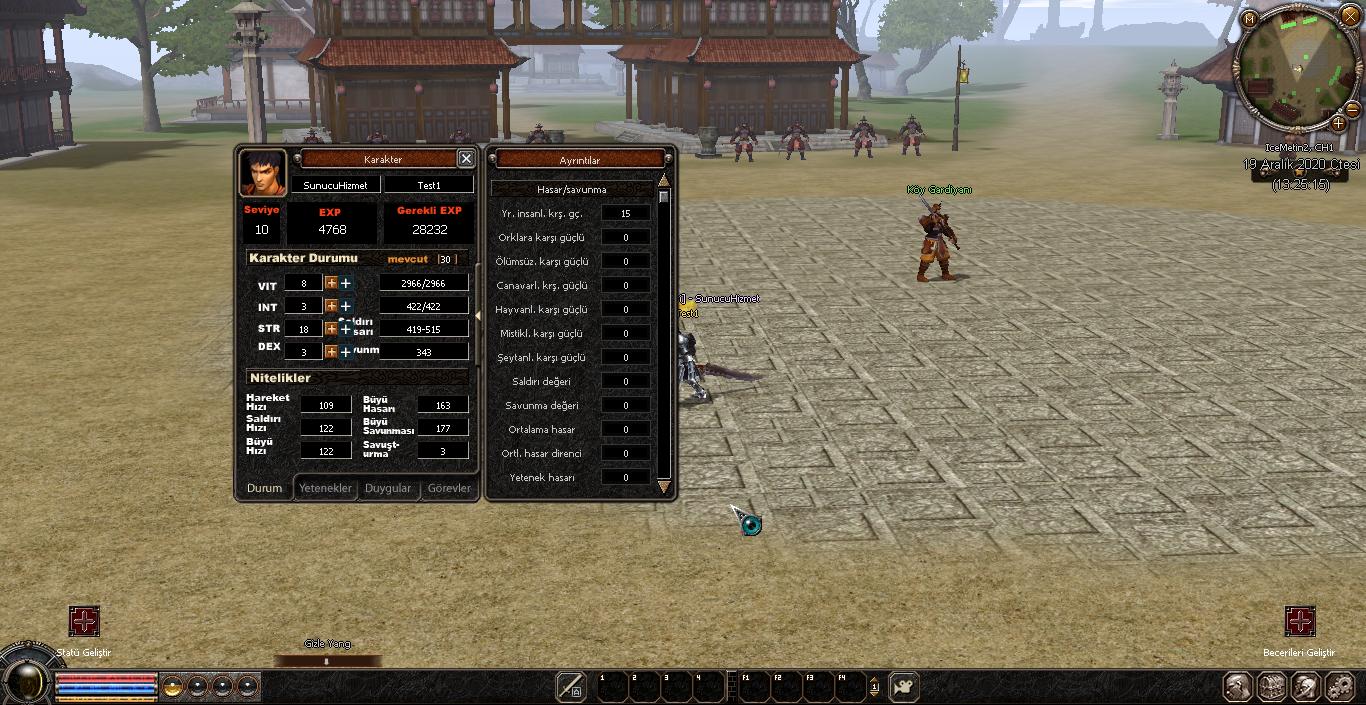Click the Gizle Yang toggle bar
The width and height of the screenshot is (1366, 705).
coord(327,660)
